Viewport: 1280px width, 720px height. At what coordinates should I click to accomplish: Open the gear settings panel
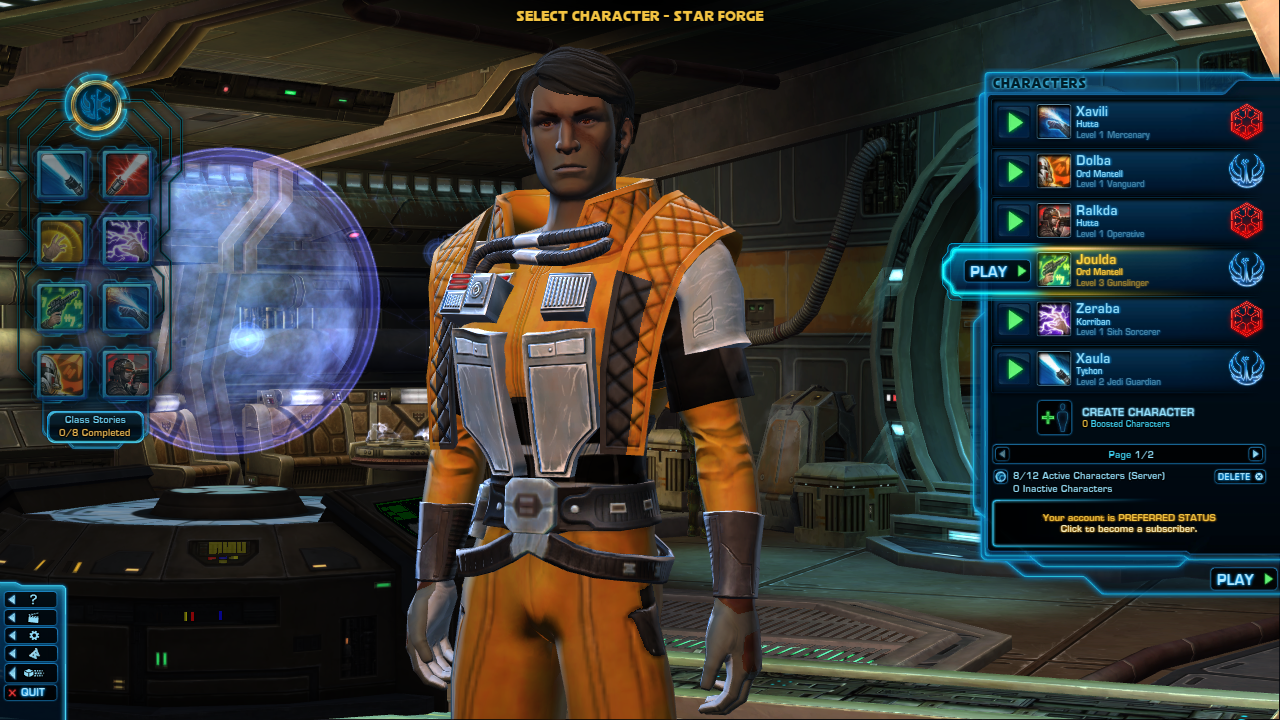[31, 635]
